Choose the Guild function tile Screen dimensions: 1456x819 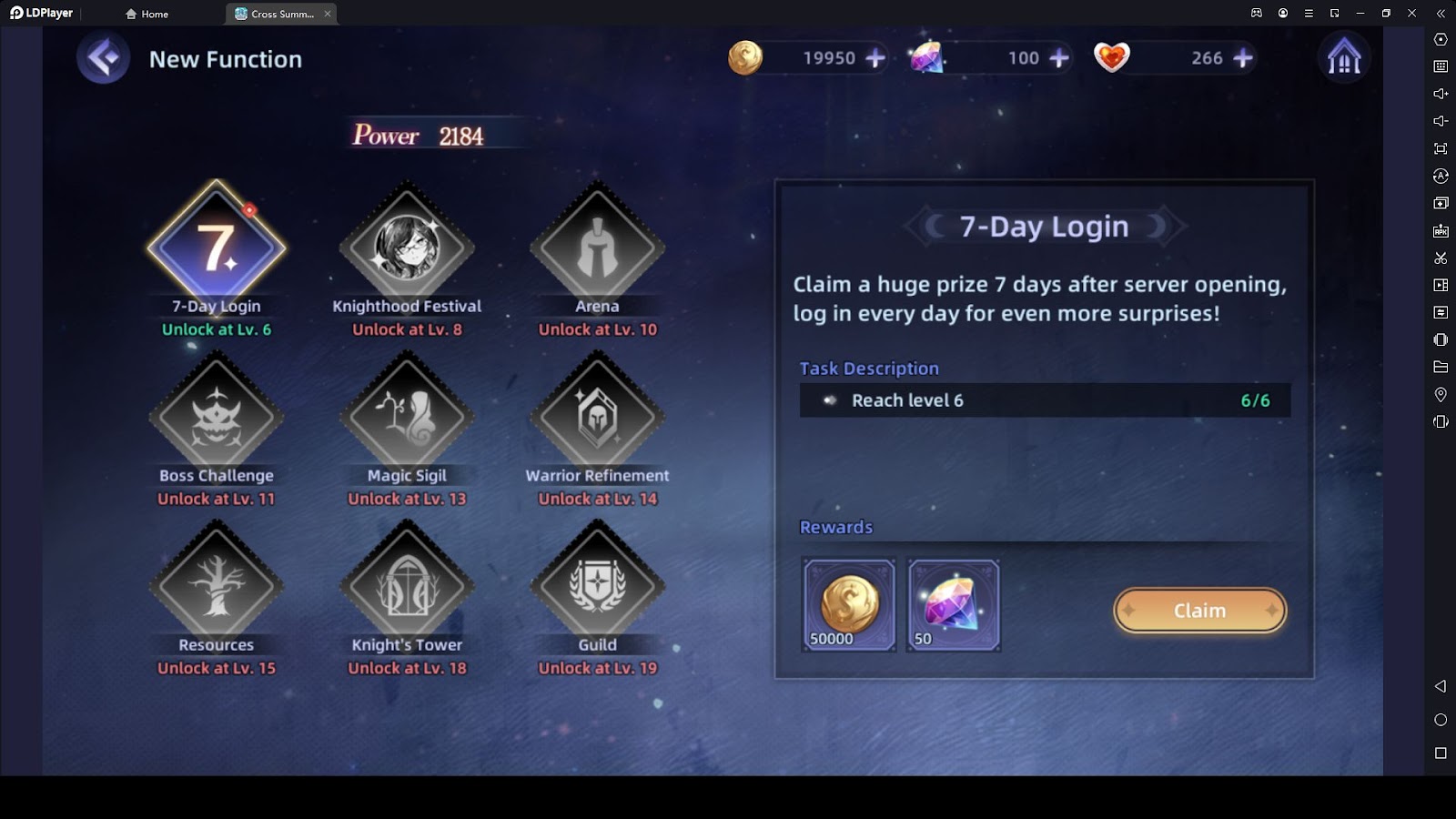tap(597, 586)
